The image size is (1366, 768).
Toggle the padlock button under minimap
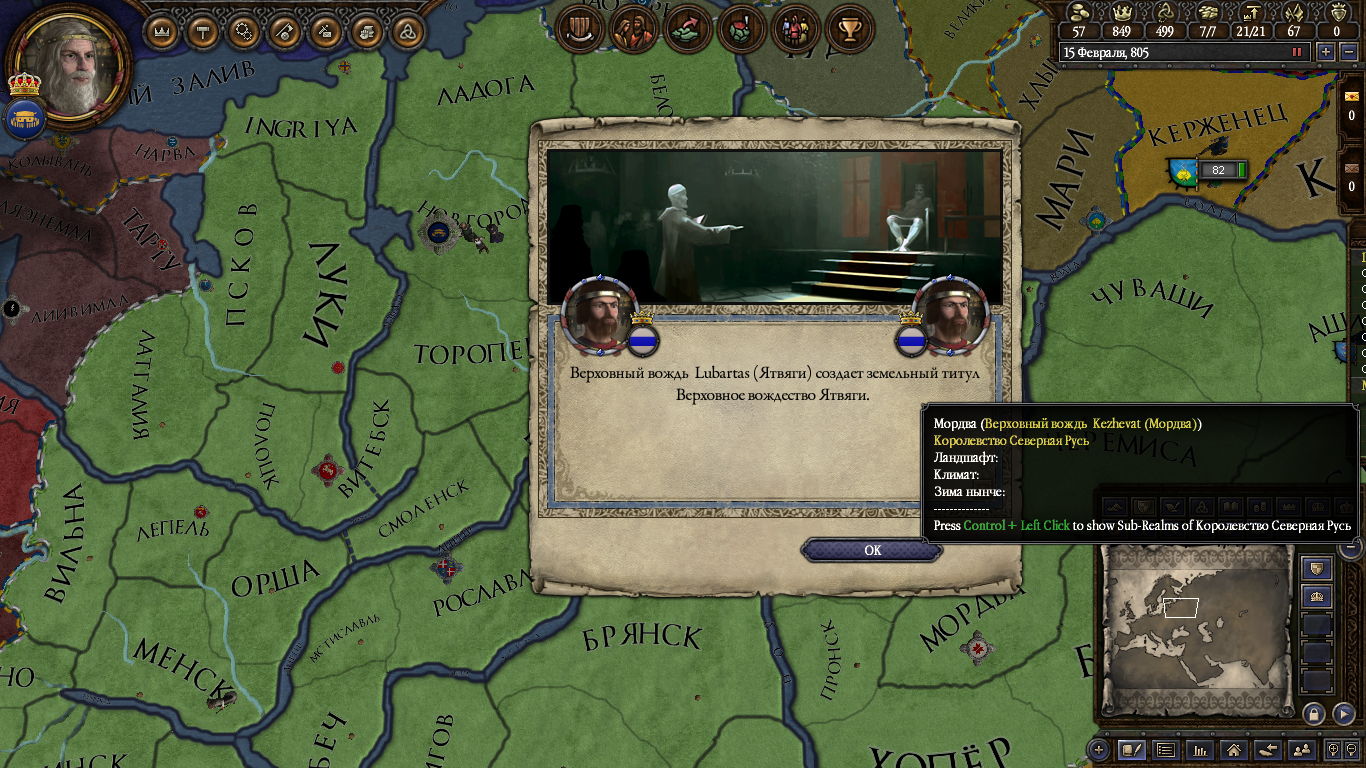point(1313,713)
